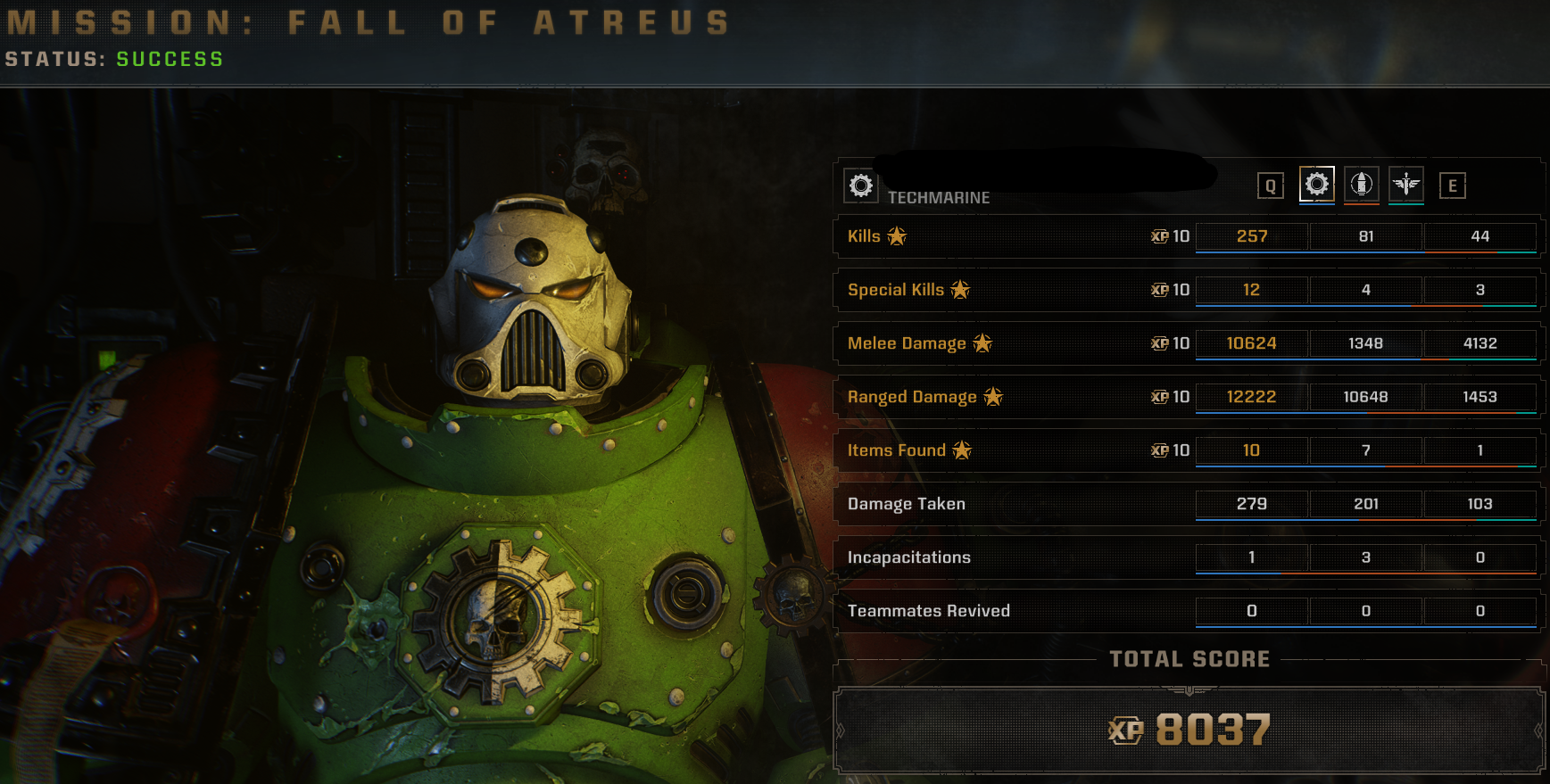Show the winged sword teammate's stats

coord(1406,185)
